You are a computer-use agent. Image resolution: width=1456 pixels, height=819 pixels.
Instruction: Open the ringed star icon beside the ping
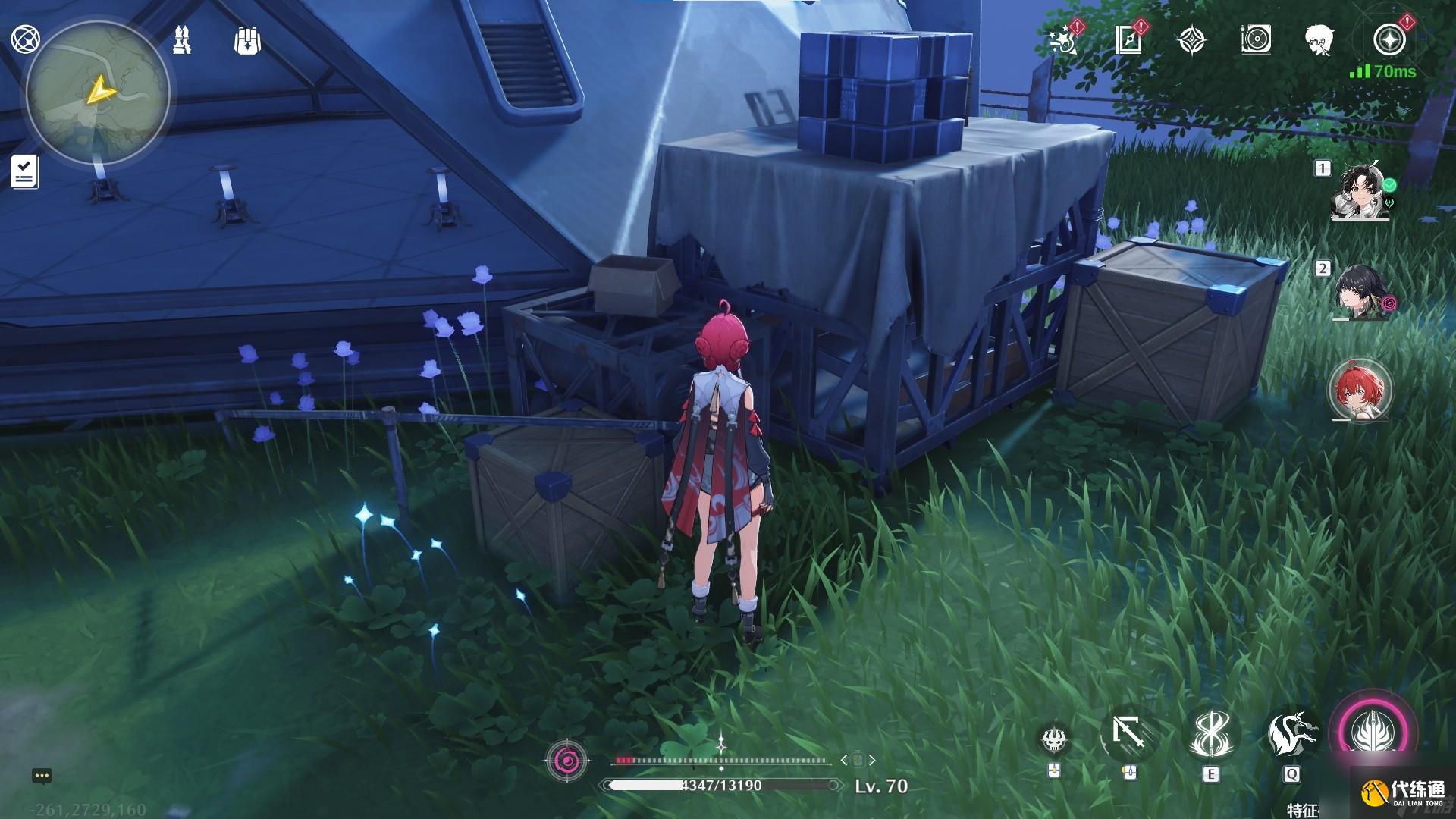point(1389,39)
